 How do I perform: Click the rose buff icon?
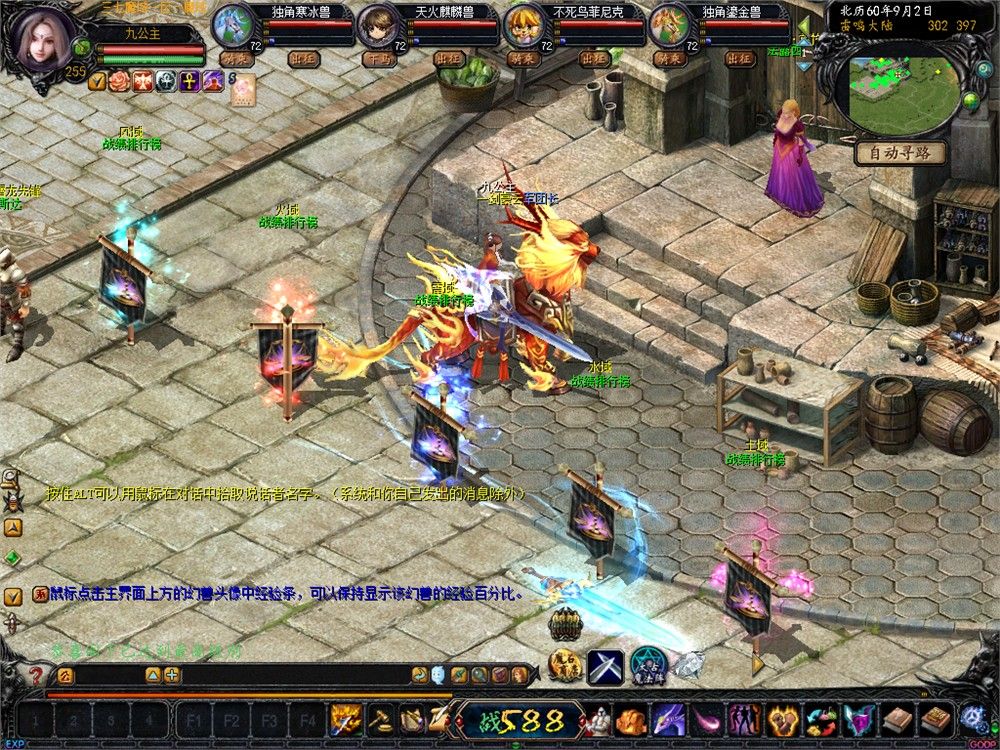coord(120,81)
